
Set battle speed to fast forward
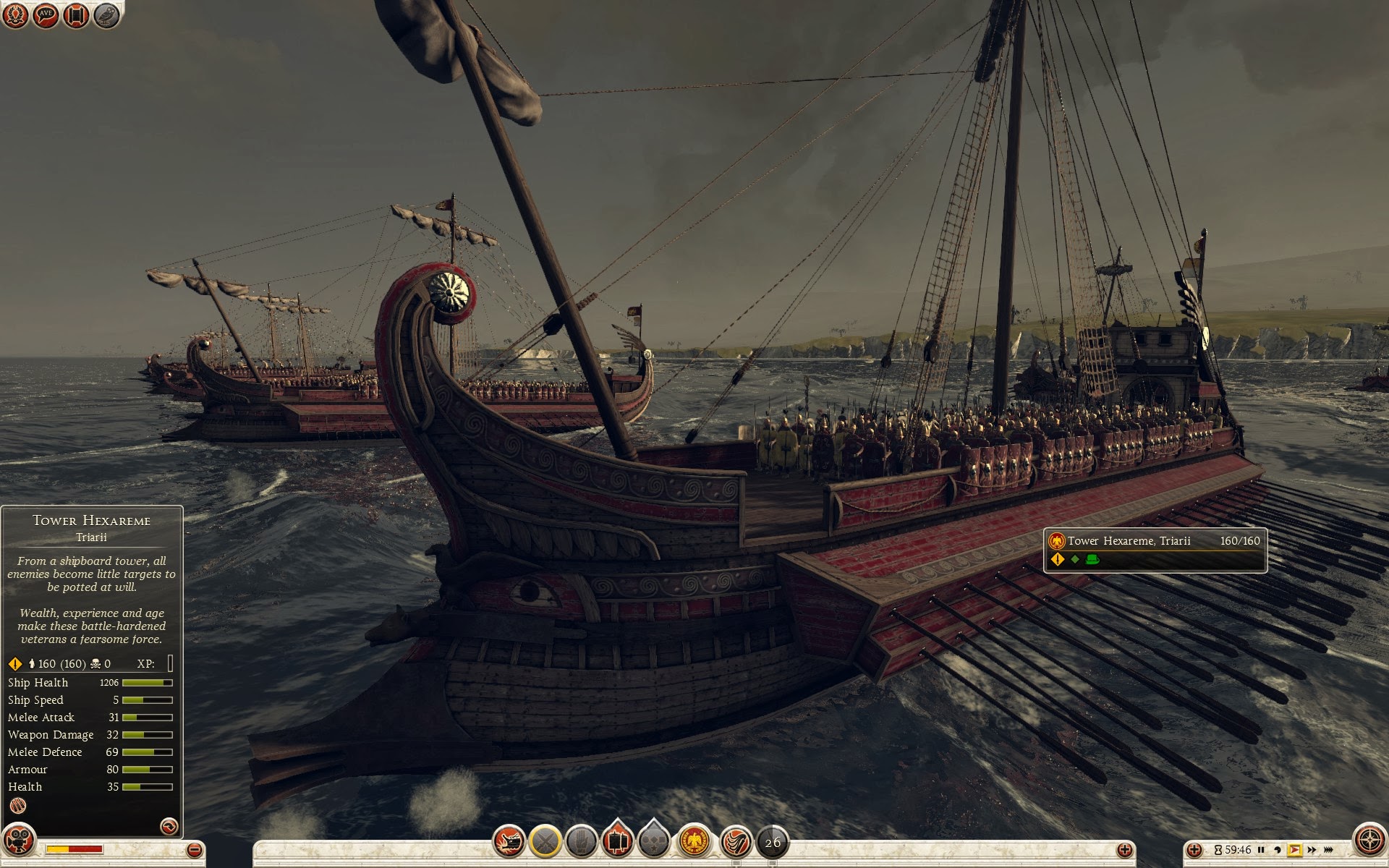pos(1312,850)
